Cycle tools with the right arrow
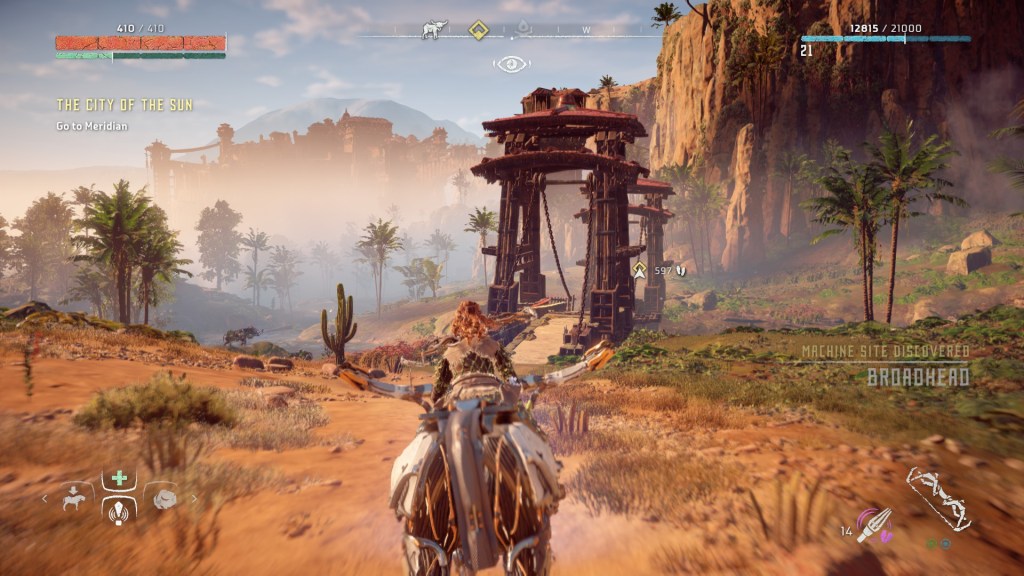The image size is (1024, 576). click(x=194, y=497)
